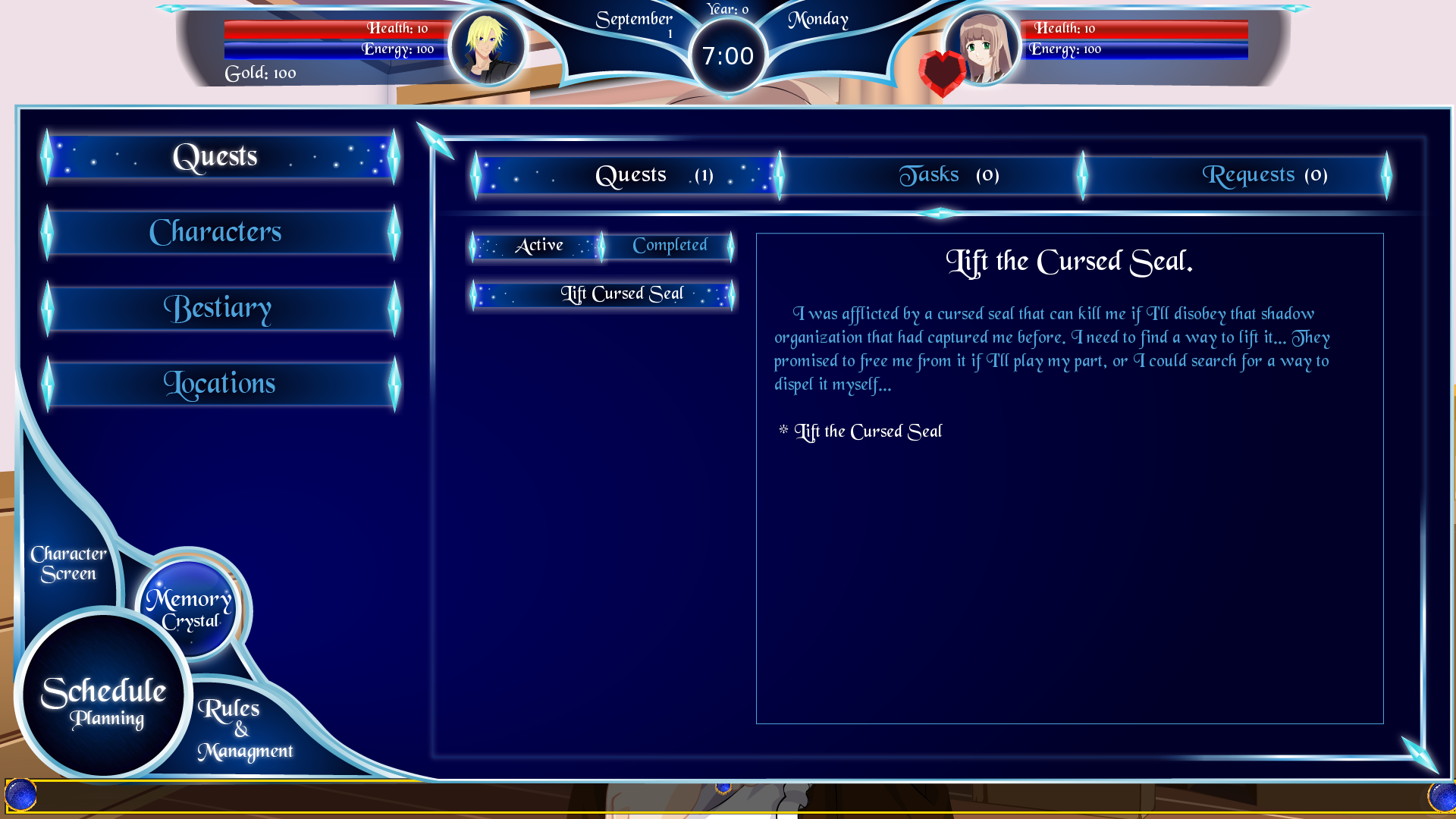
Task: Switch to the Tasks tab
Action: click(948, 174)
